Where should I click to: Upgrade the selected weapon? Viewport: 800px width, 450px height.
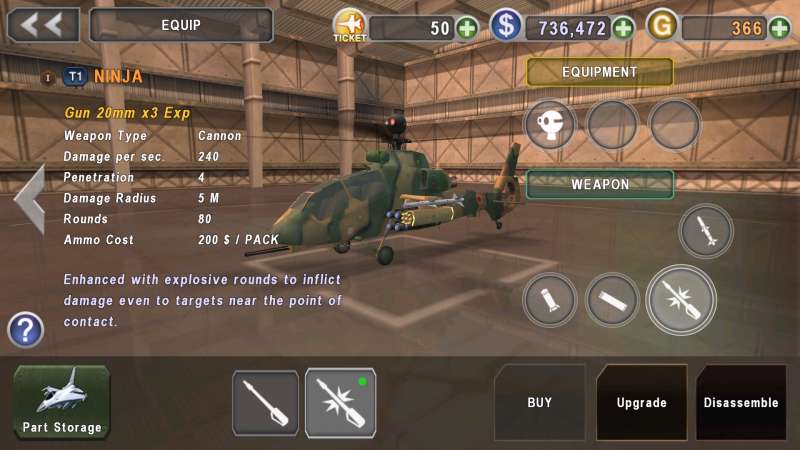tap(641, 402)
